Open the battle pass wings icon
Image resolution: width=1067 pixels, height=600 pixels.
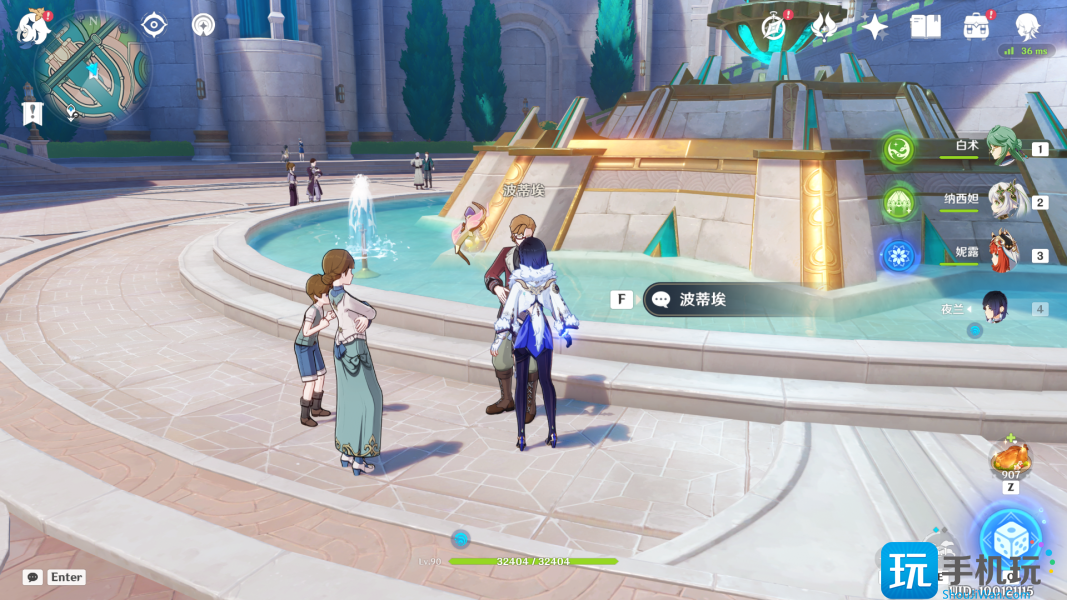824,26
